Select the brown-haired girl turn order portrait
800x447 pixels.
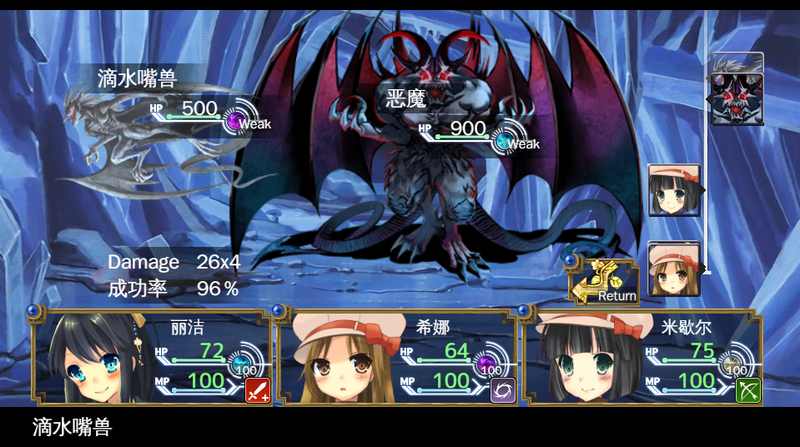point(673,268)
